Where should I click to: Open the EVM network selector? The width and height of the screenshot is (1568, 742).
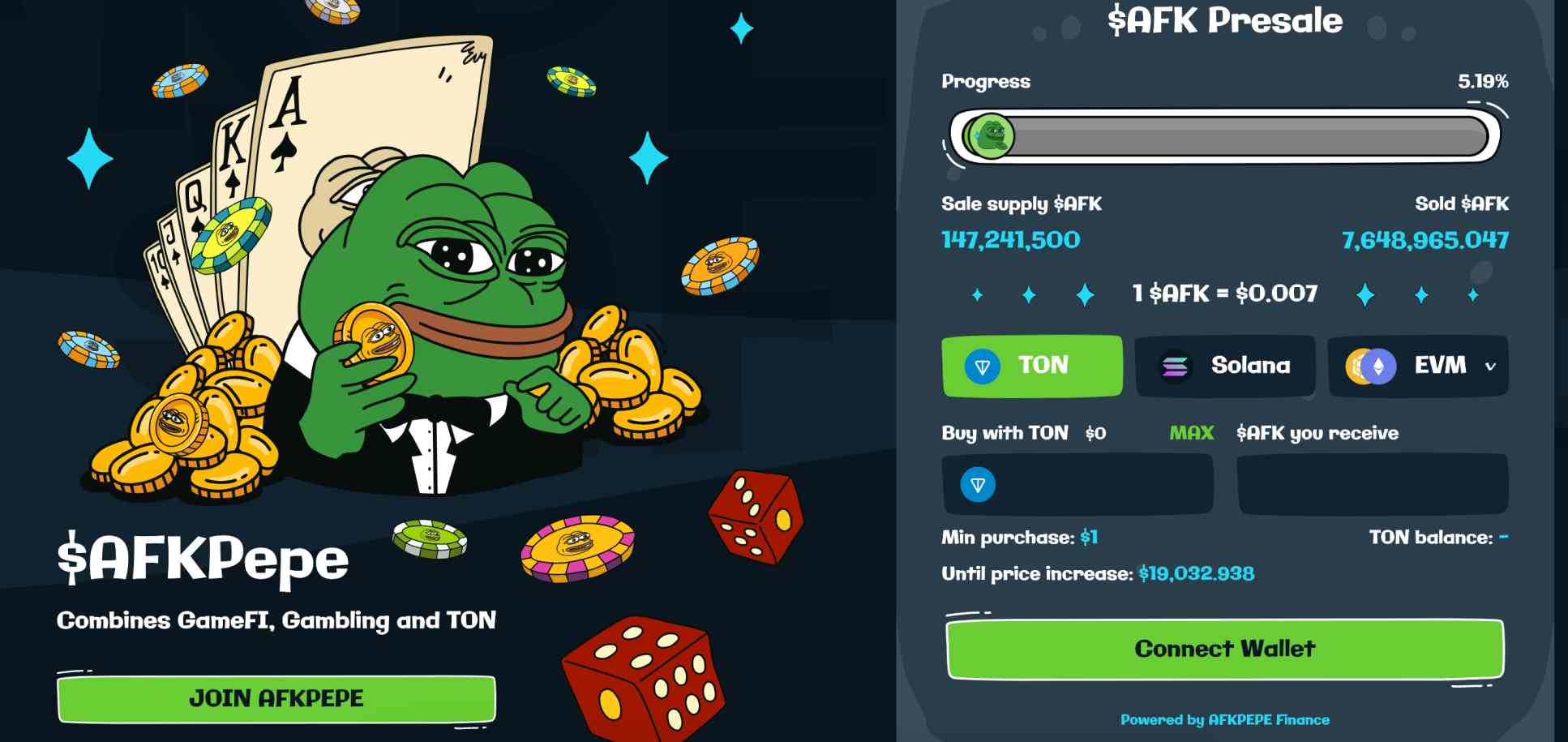pos(1419,365)
